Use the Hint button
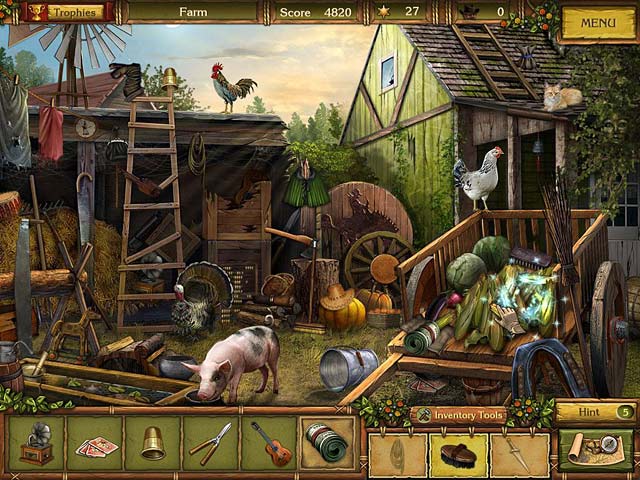This screenshot has height=480, width=640. 596,411
